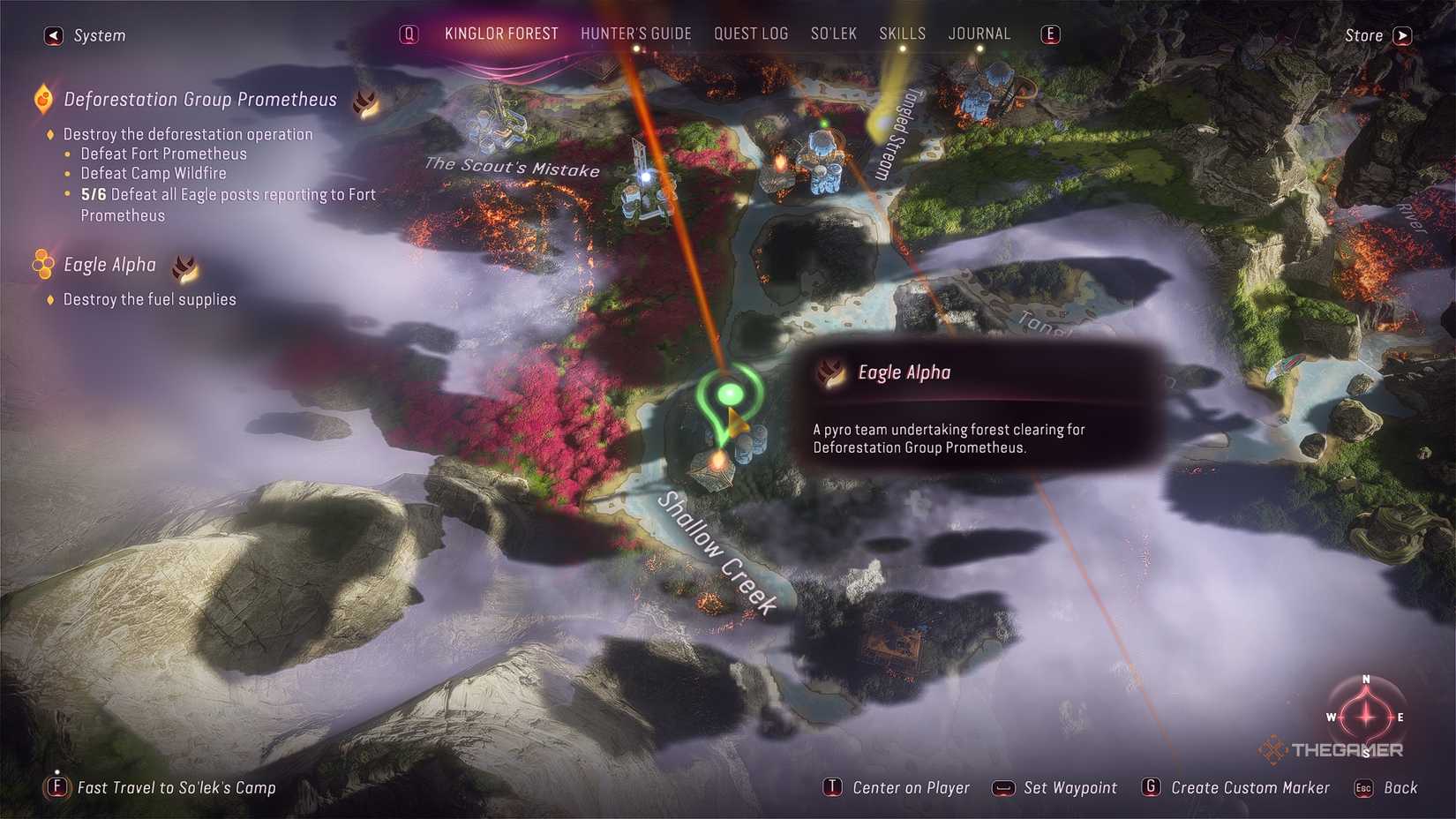The image size is (1456, 819).
Task: Open the Hunter's Guide tab
Action: pyautogui.click(x=635, y=34)
